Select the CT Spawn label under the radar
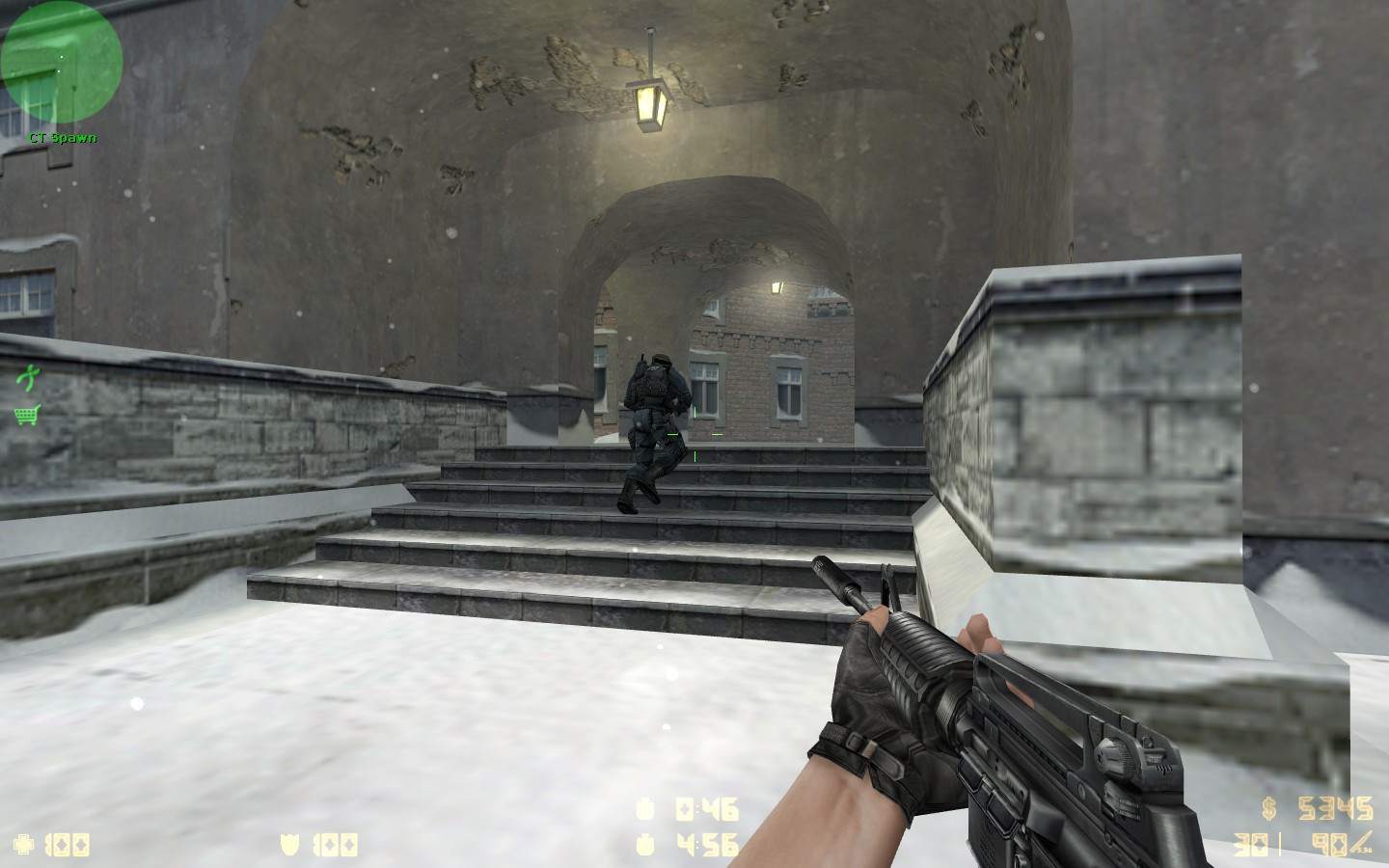1389x868 pixels. (64, 138)
